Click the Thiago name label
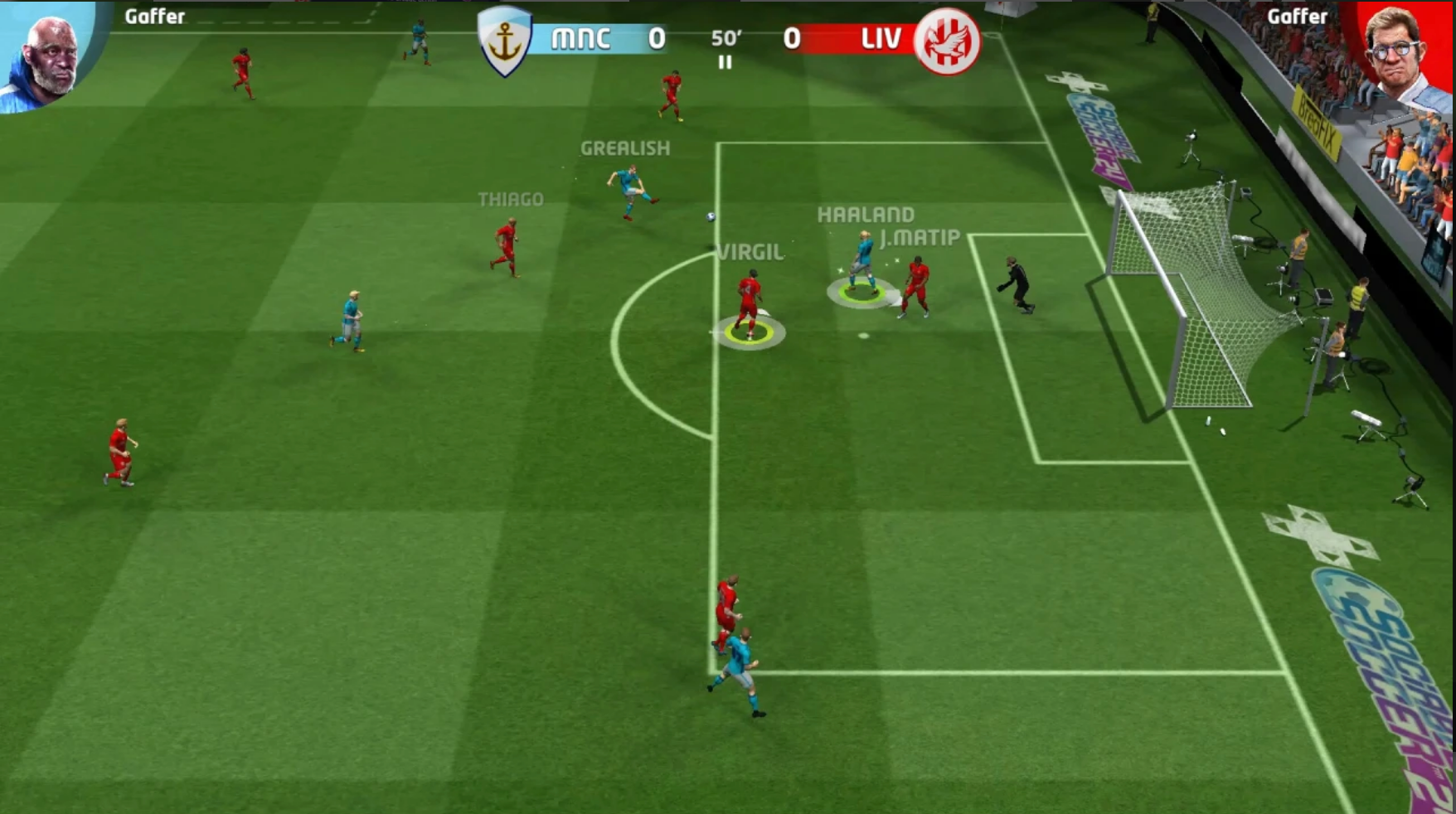Screen dimensions: 1456x814 (x=512, y=199)
